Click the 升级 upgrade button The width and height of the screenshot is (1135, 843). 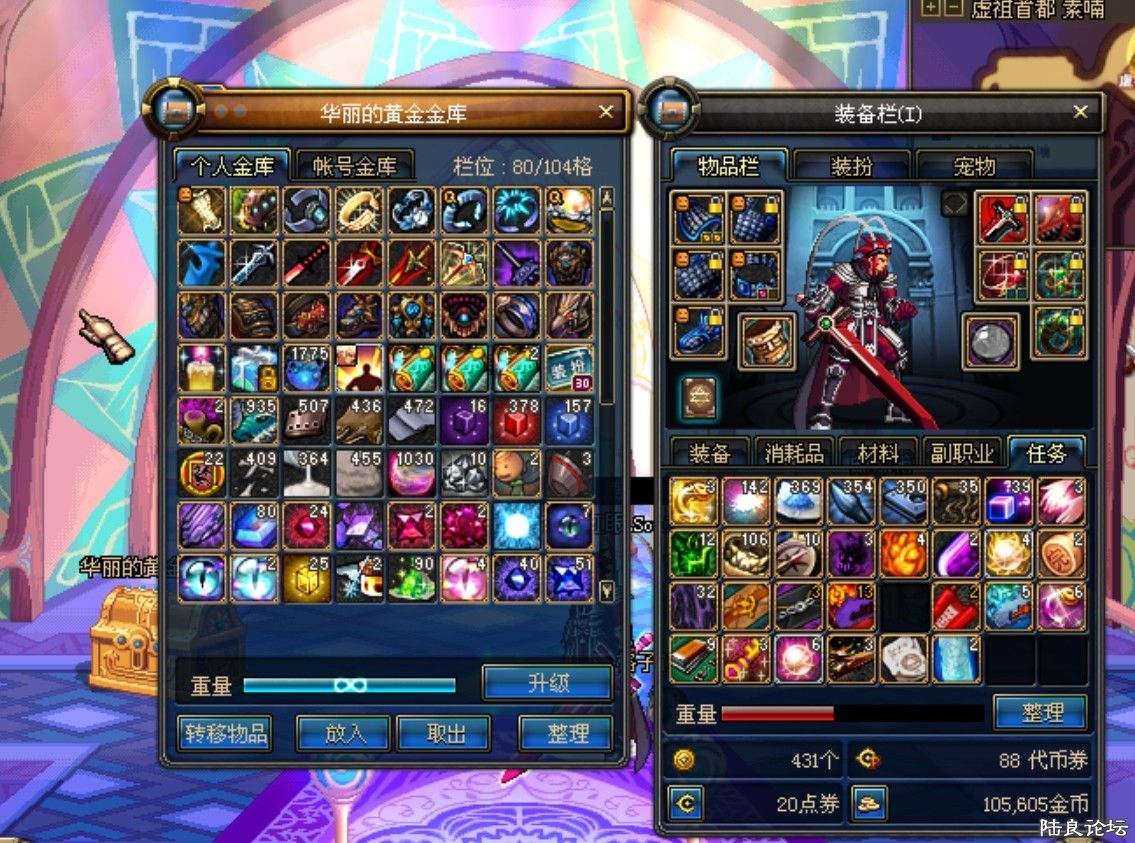point(547,684)
